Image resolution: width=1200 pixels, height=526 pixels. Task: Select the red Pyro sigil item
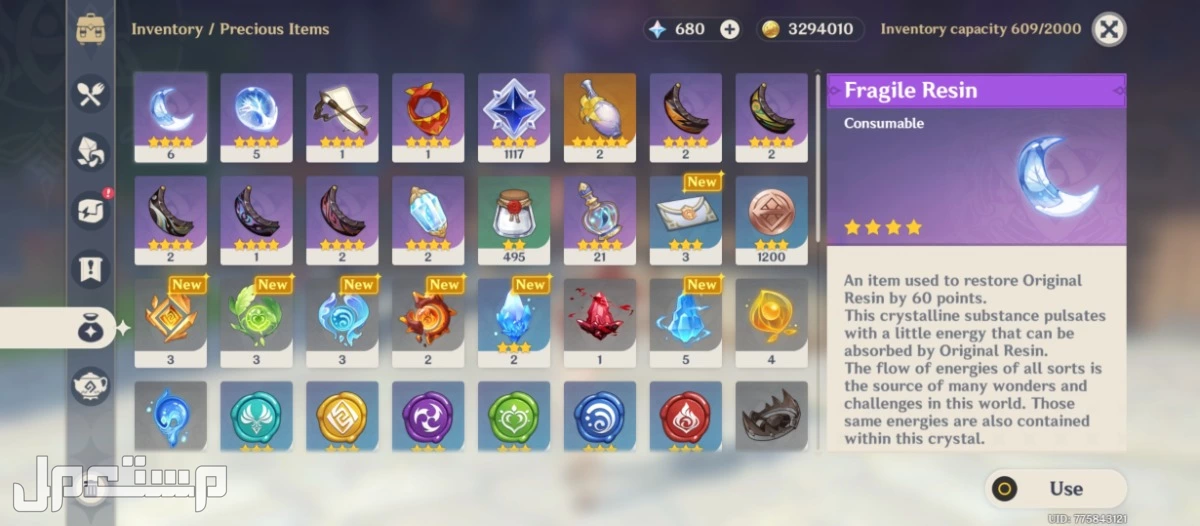tap(686, 417)
